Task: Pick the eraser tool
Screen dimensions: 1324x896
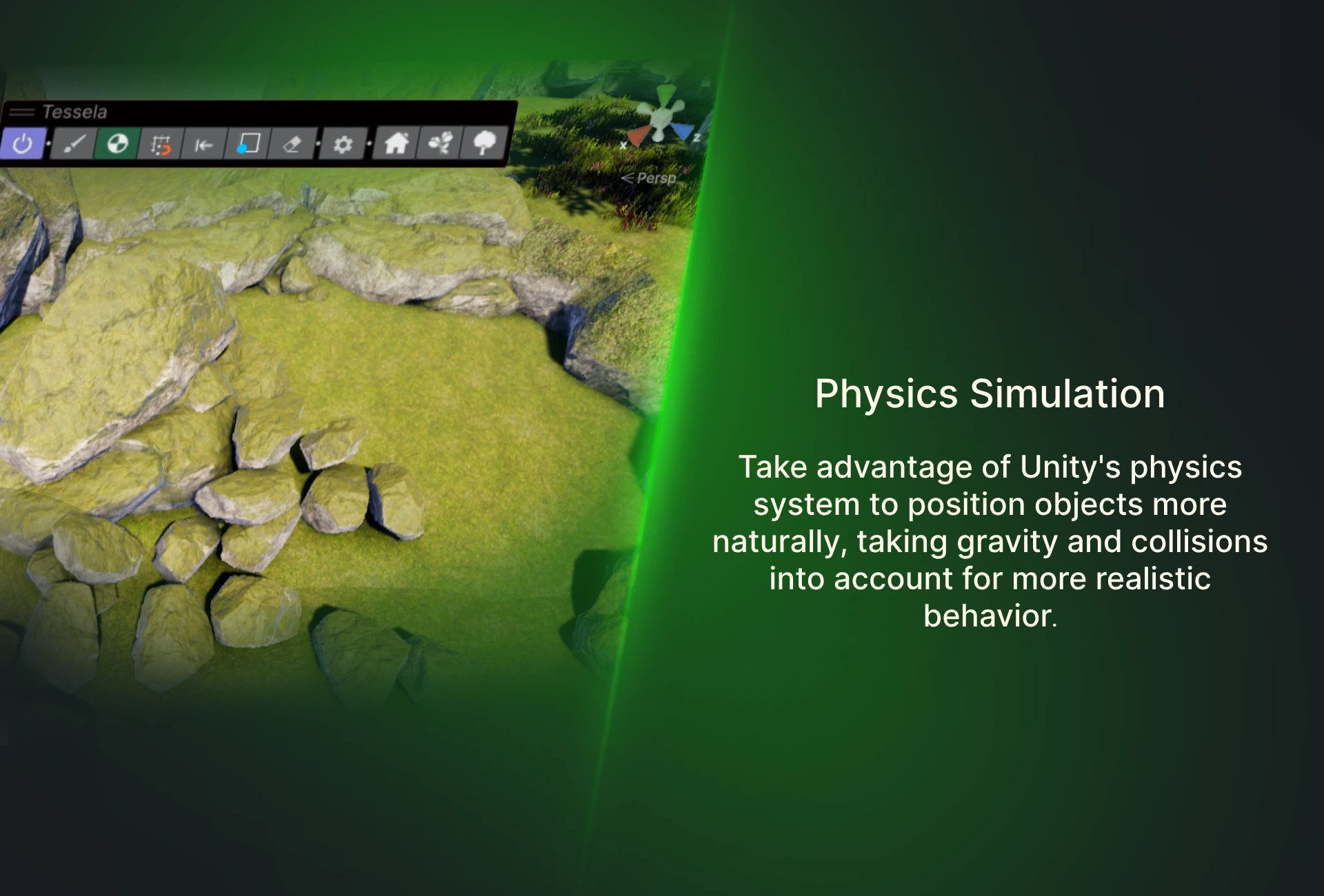Action: tap(292, 144)
